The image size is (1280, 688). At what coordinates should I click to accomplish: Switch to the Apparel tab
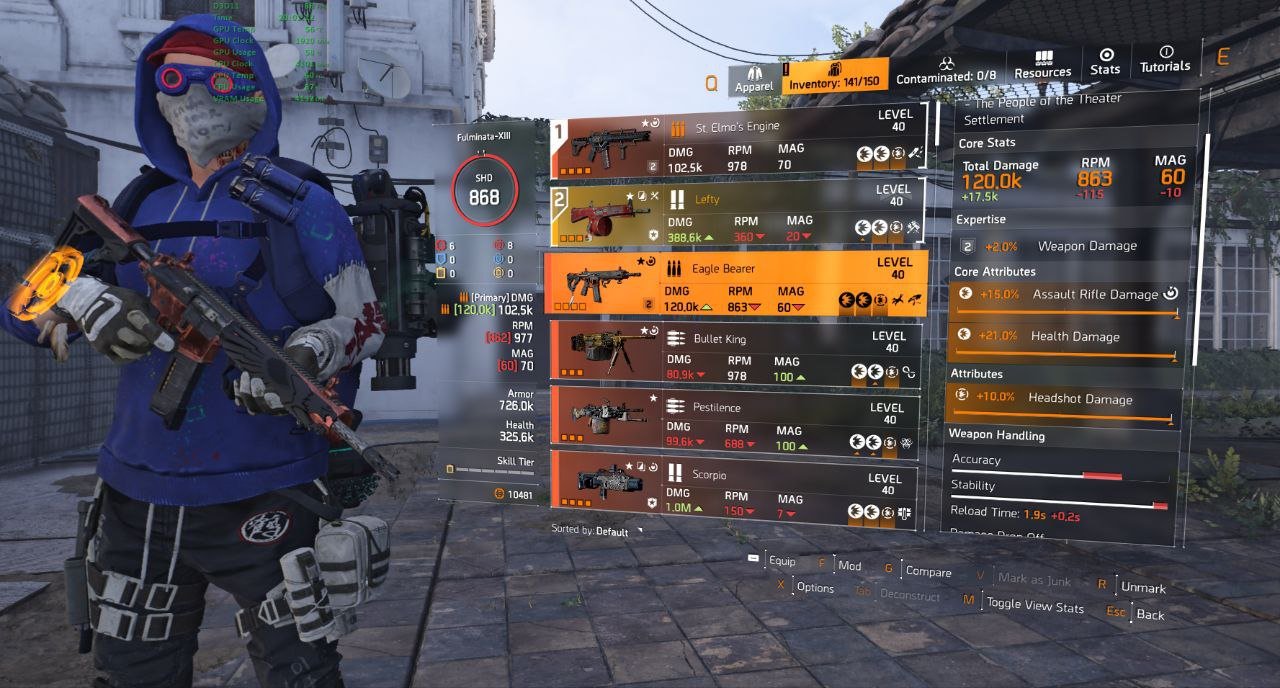pos(754,79)
